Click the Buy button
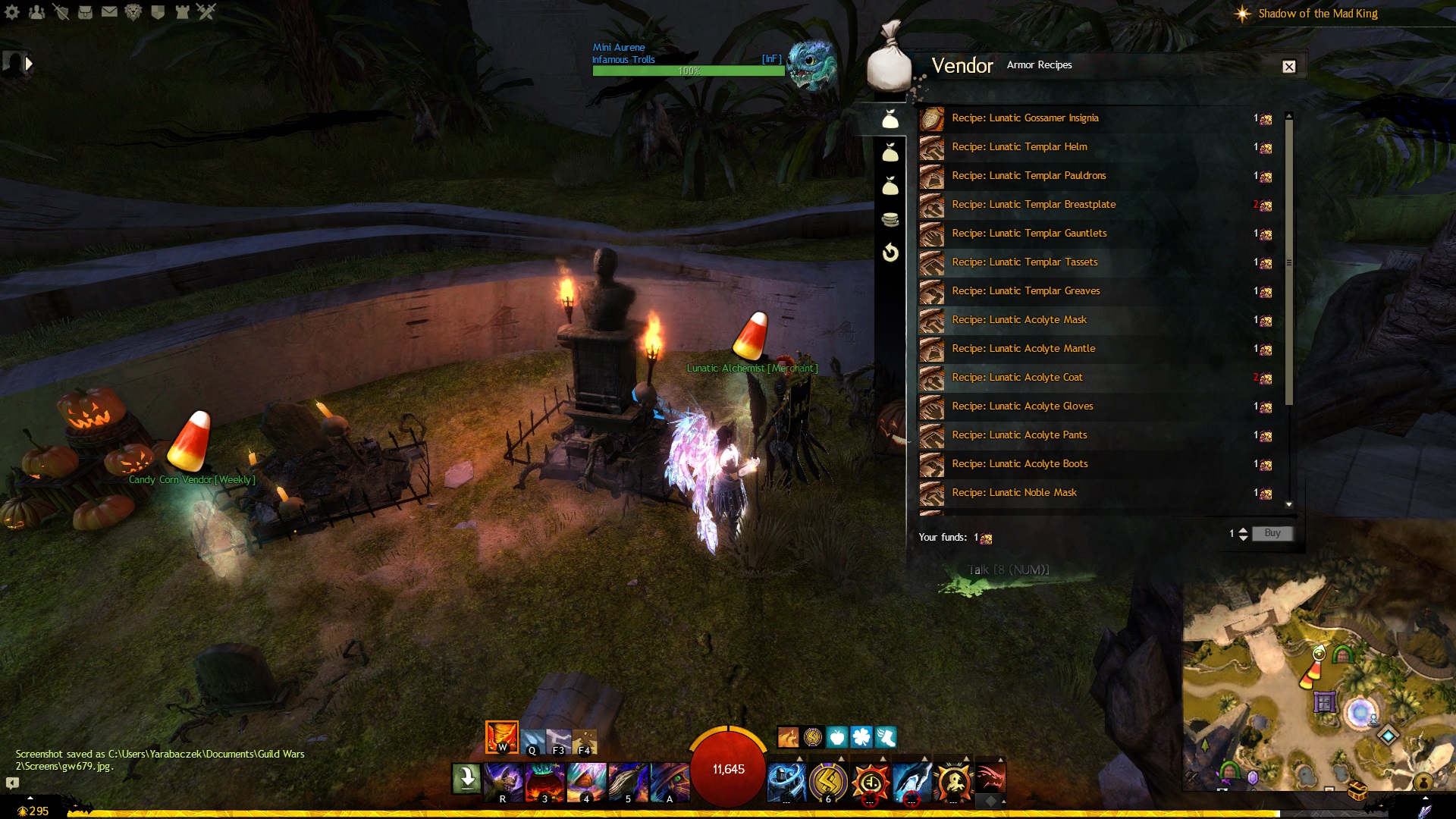This screenshot has height=819, width=1456. (x=1272, y=533)
